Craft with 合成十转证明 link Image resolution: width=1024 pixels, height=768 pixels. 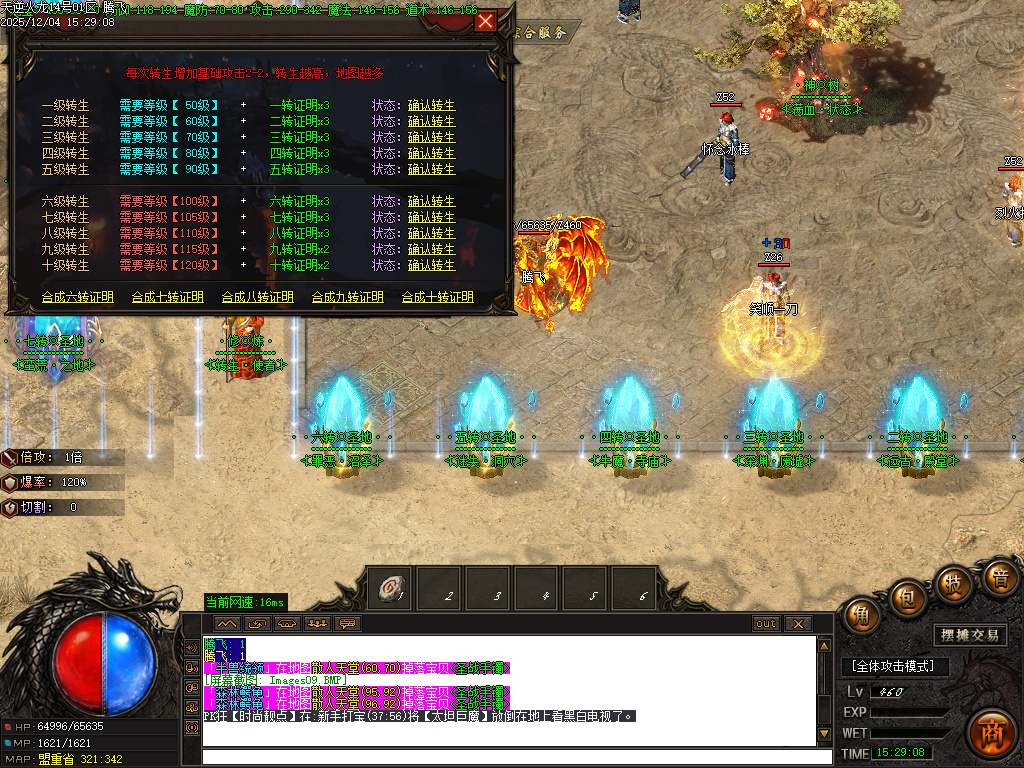pos(438,298)
